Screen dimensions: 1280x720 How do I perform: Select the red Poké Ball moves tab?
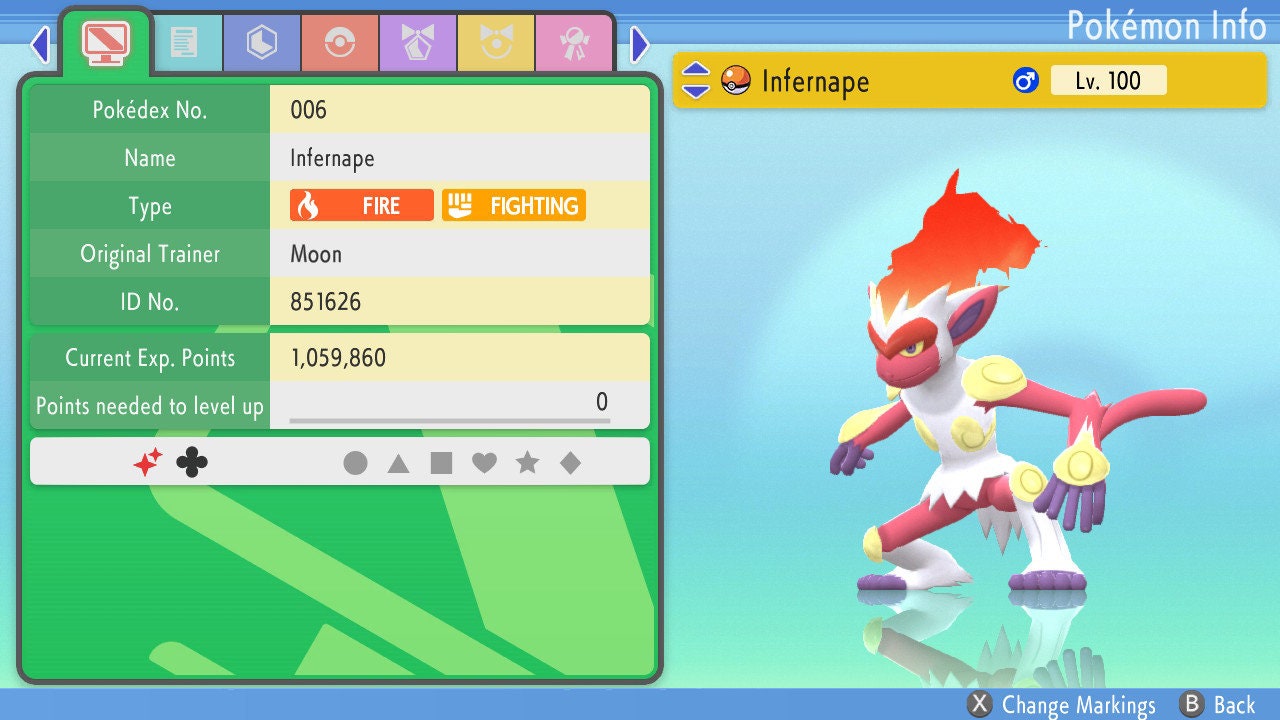tap(340, 43)
